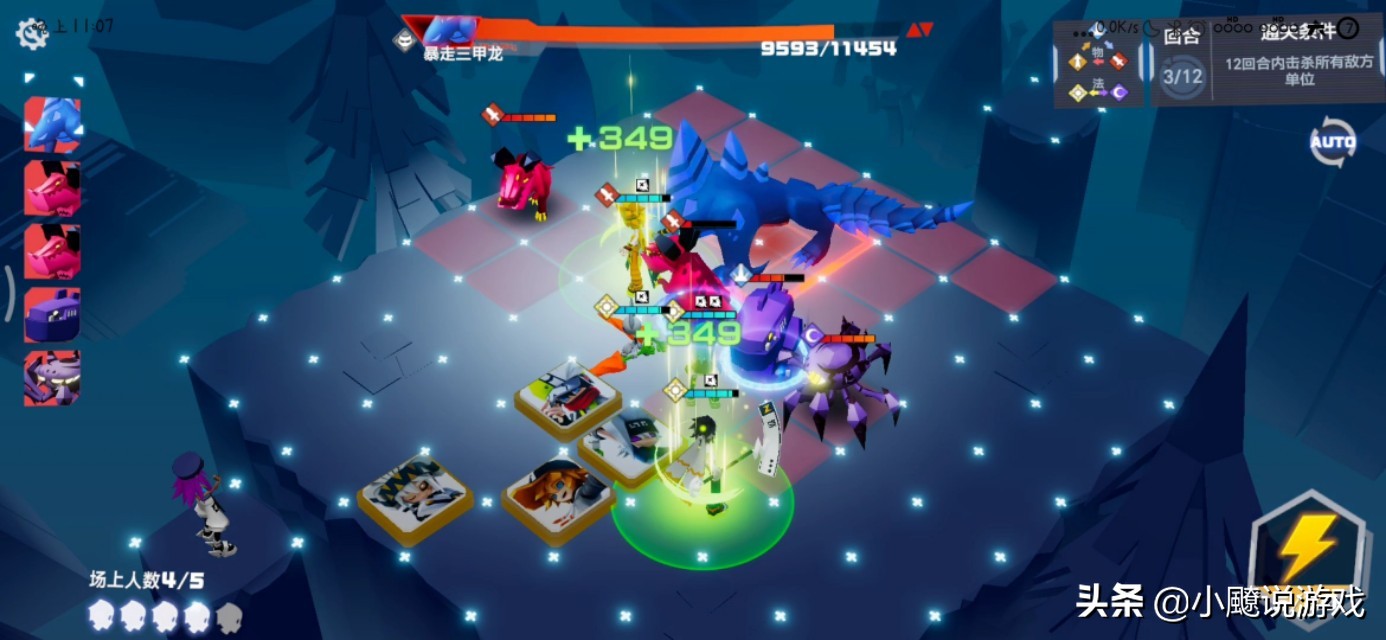The image size is (1386, 640).
Task: Choose the white-haired hero with zigzag headband card
Action: tap(415, 497)
